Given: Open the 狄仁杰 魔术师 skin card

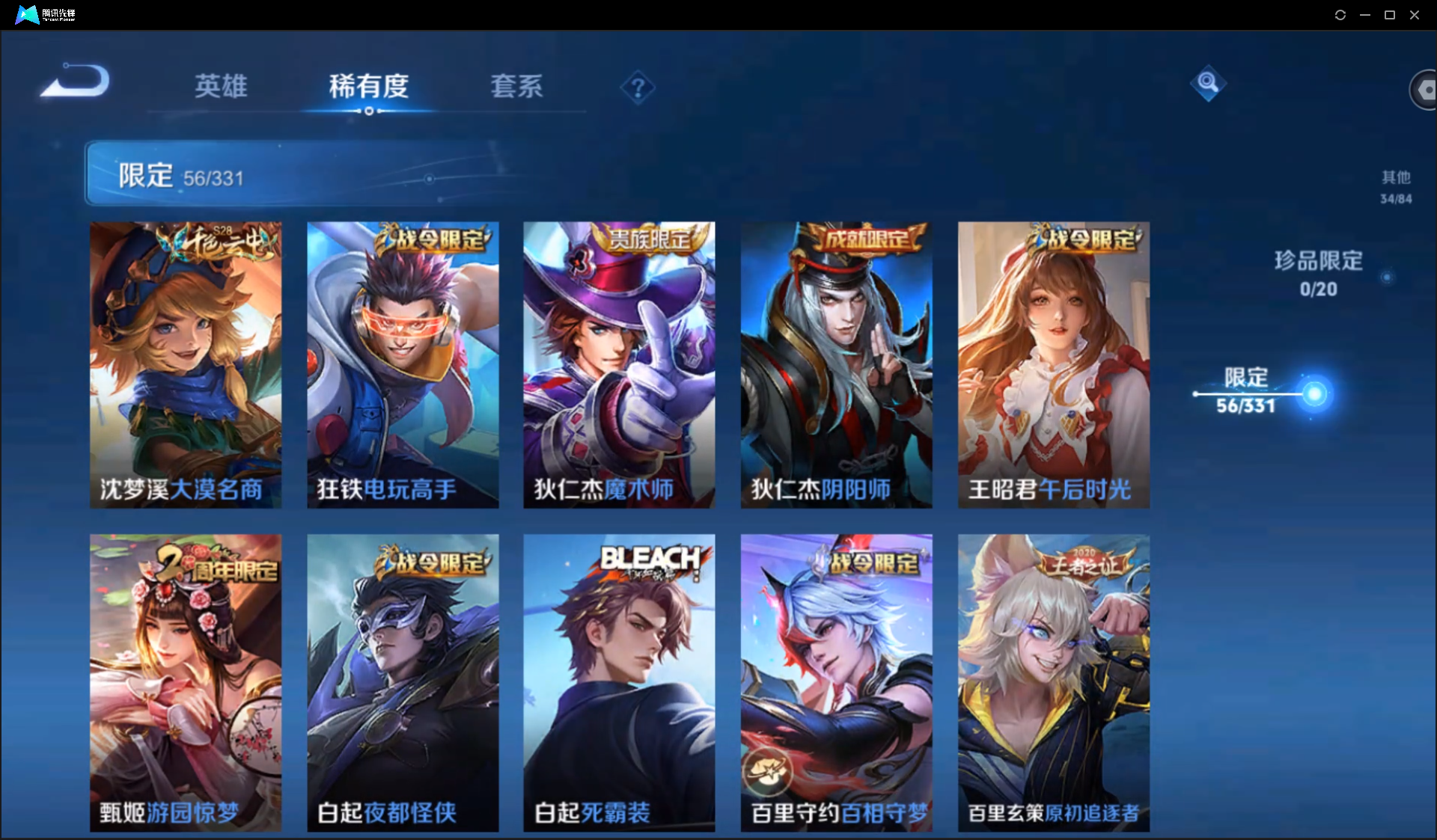Looking at the screenshot, I should coord(619,364).
